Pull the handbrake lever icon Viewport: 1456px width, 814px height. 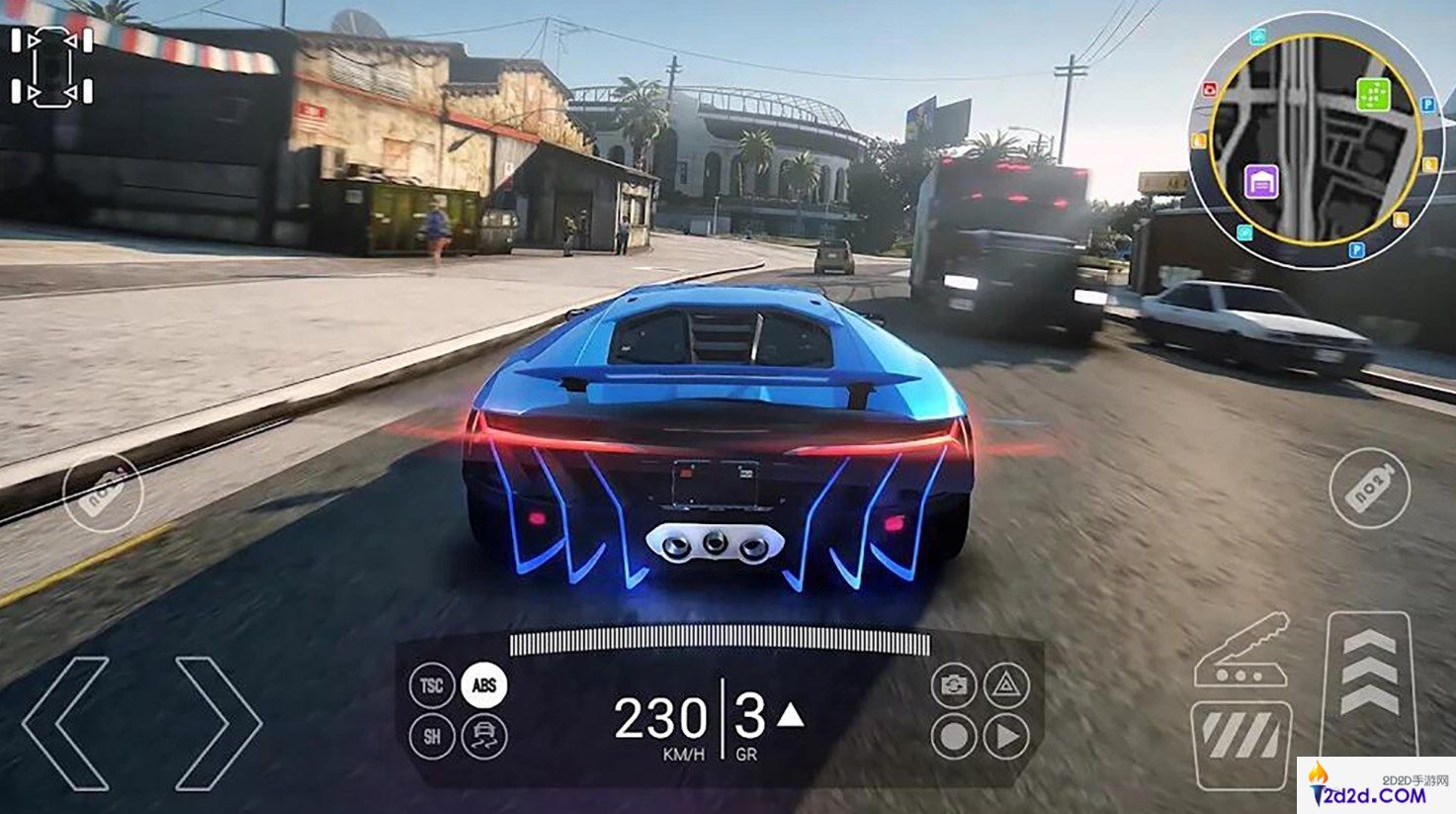(1242, 652)
